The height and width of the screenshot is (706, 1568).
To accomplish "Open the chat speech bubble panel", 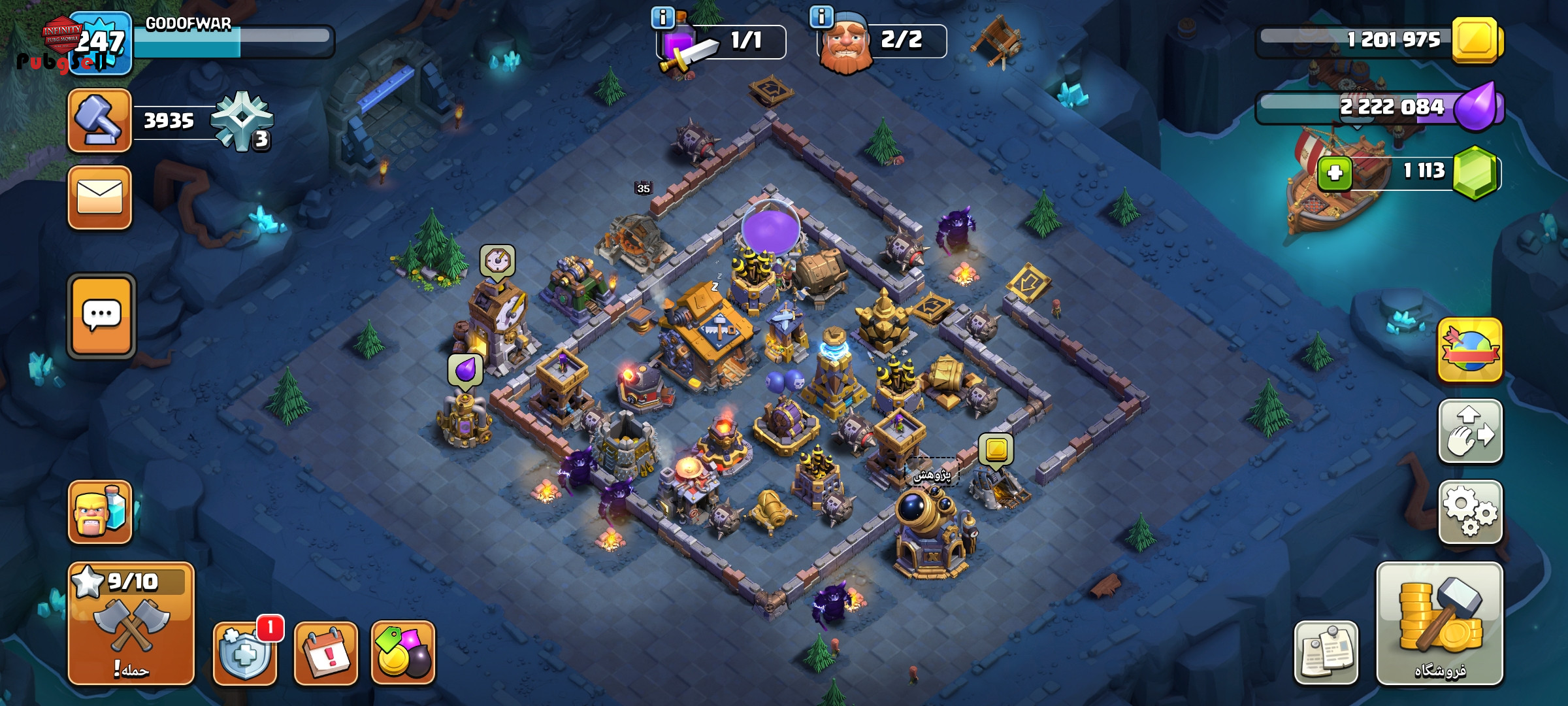I will coord(101,316).
